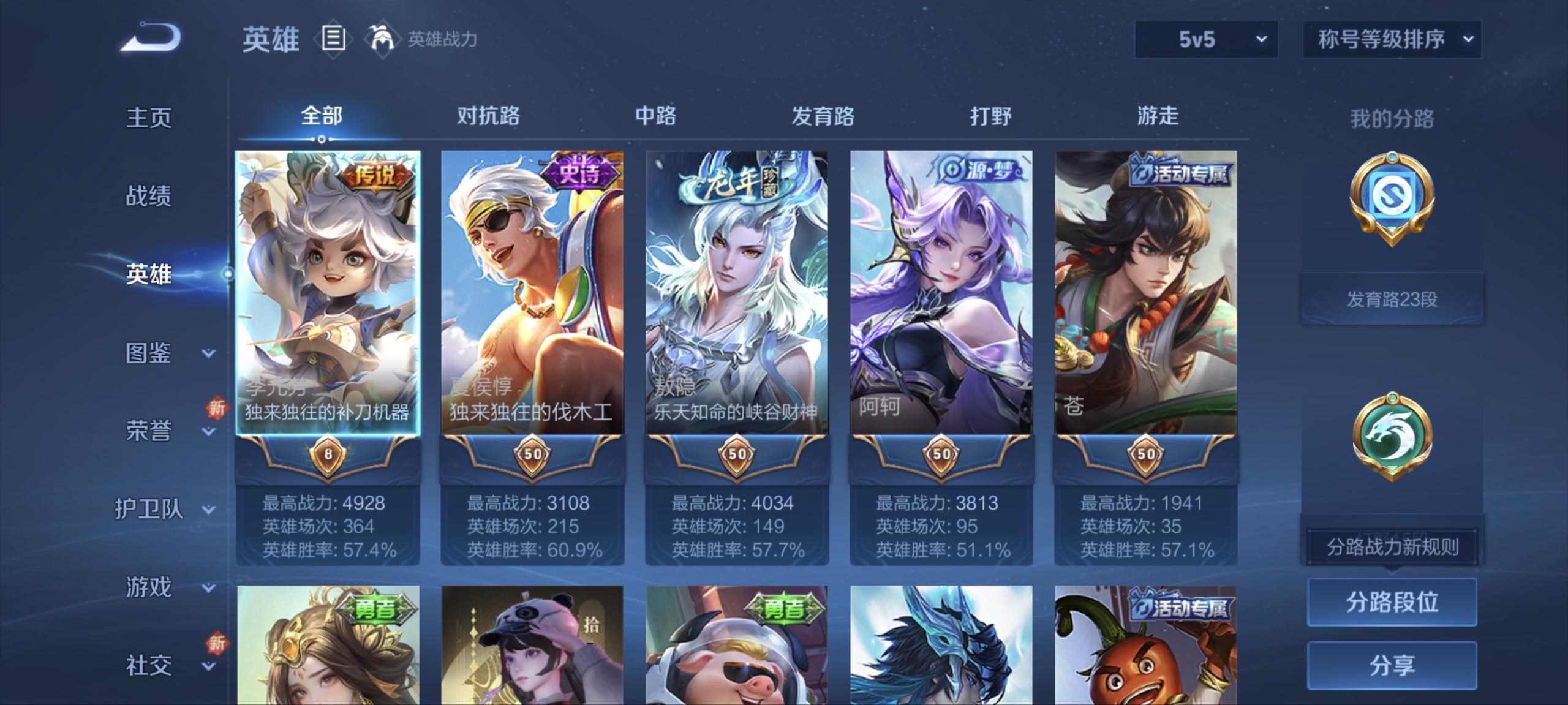Image resolution: width=1568 pixels, height=705 pixels.
Task: Click the 英雄战力 goat icon
Action: pos(383,38)
